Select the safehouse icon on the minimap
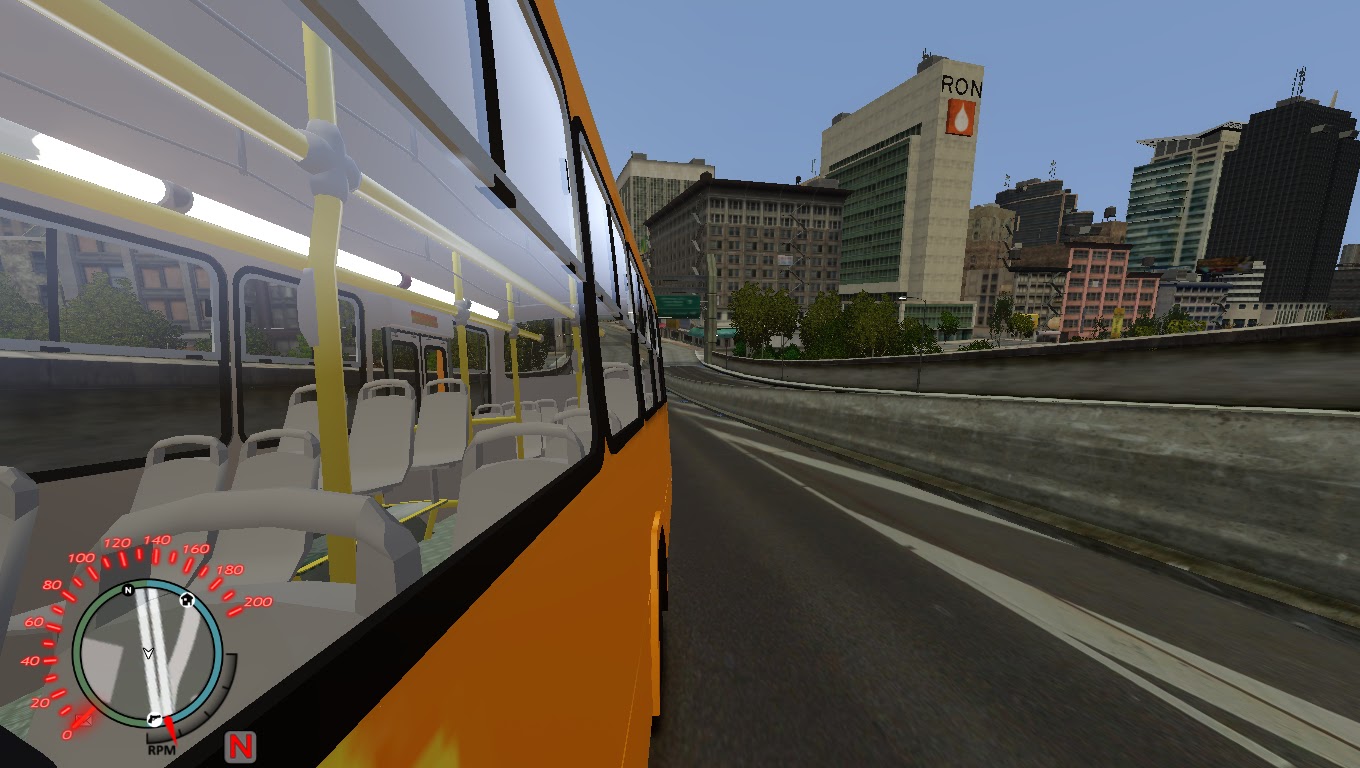1360x768 pixels. pos(187,599)
